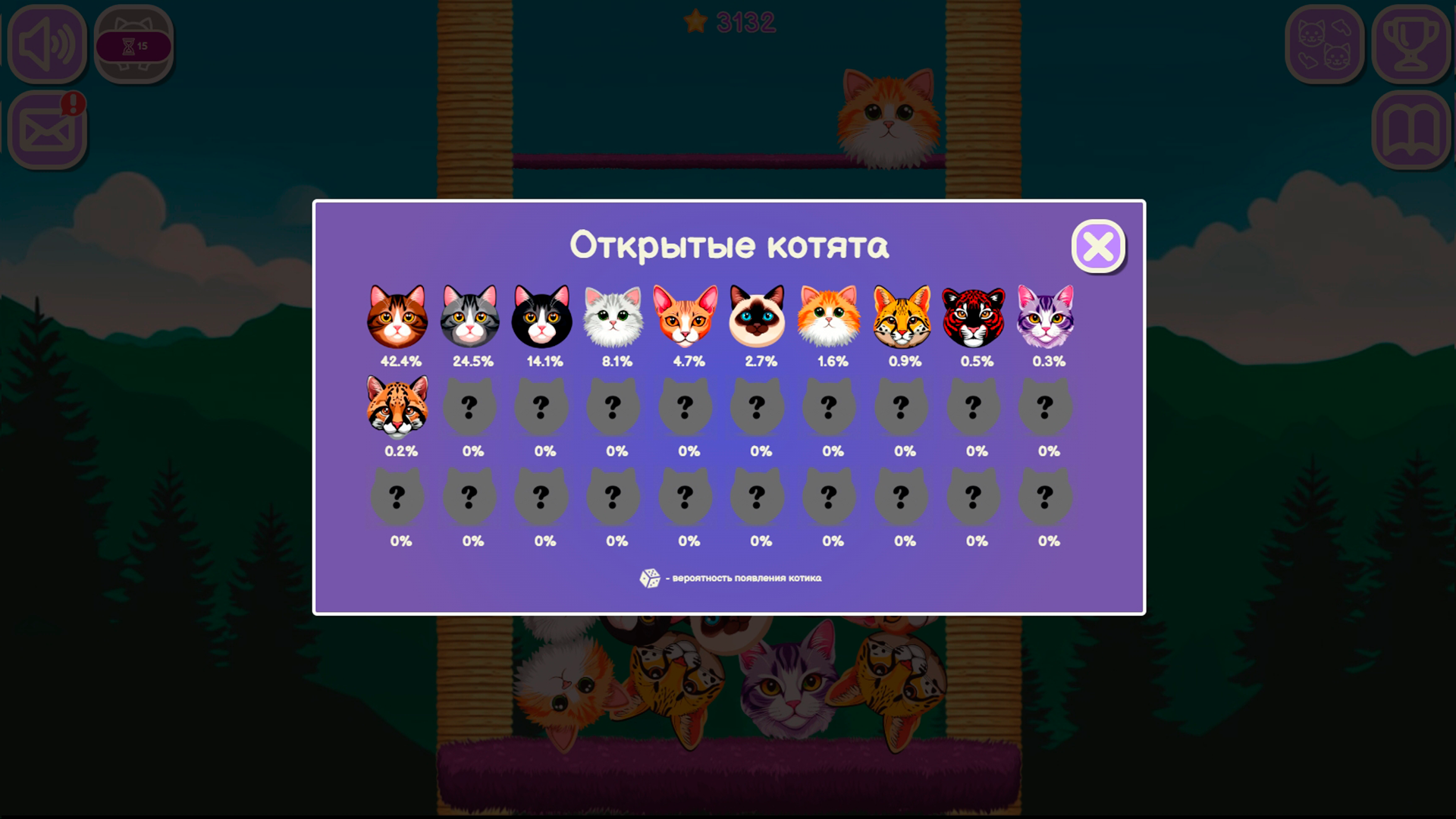The height and width of the screenshot is (819, 1456).
Task: Close the Открытые котята dialog
Action: click(1099, 245)
